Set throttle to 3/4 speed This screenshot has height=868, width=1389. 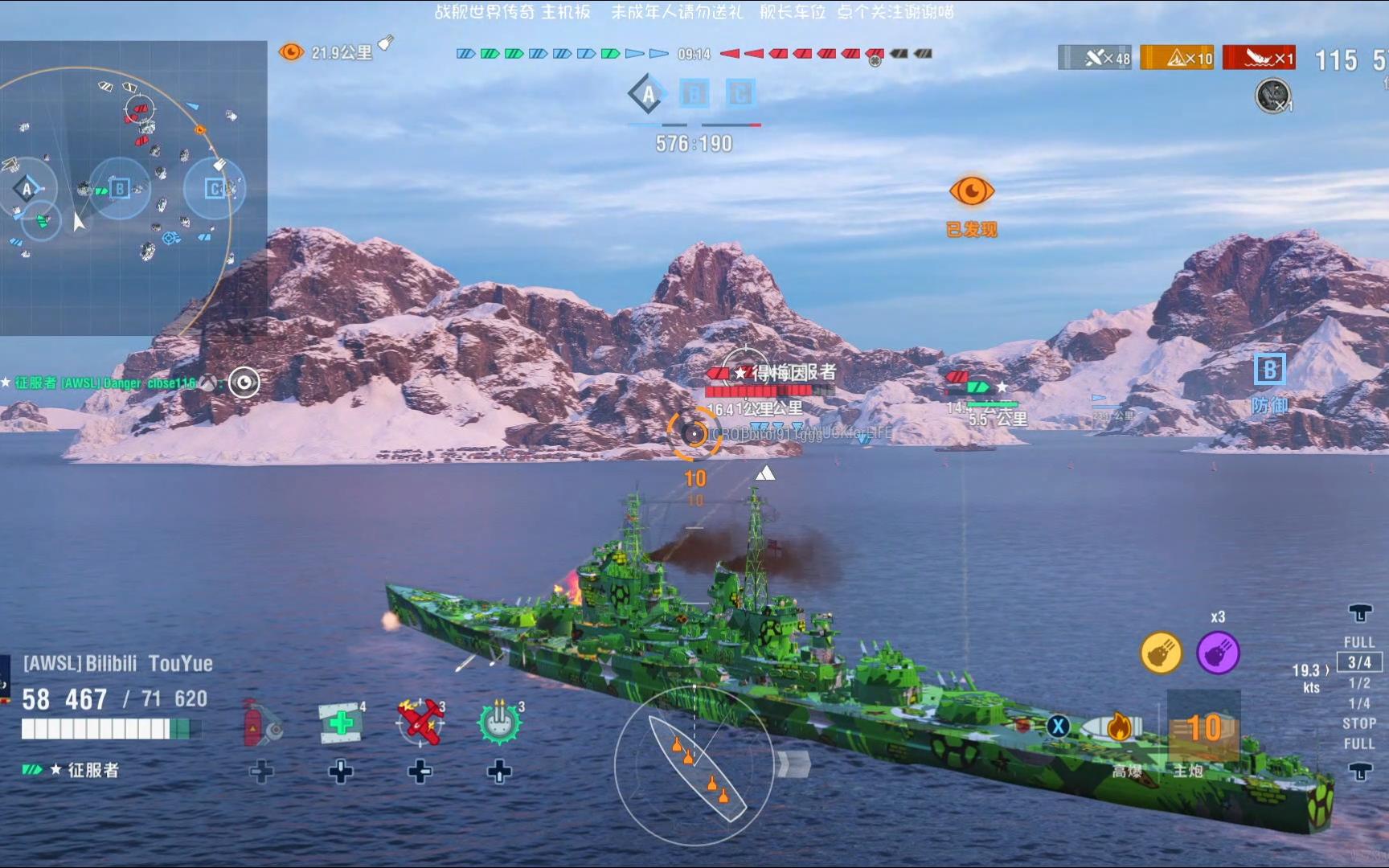(1359, 662)
